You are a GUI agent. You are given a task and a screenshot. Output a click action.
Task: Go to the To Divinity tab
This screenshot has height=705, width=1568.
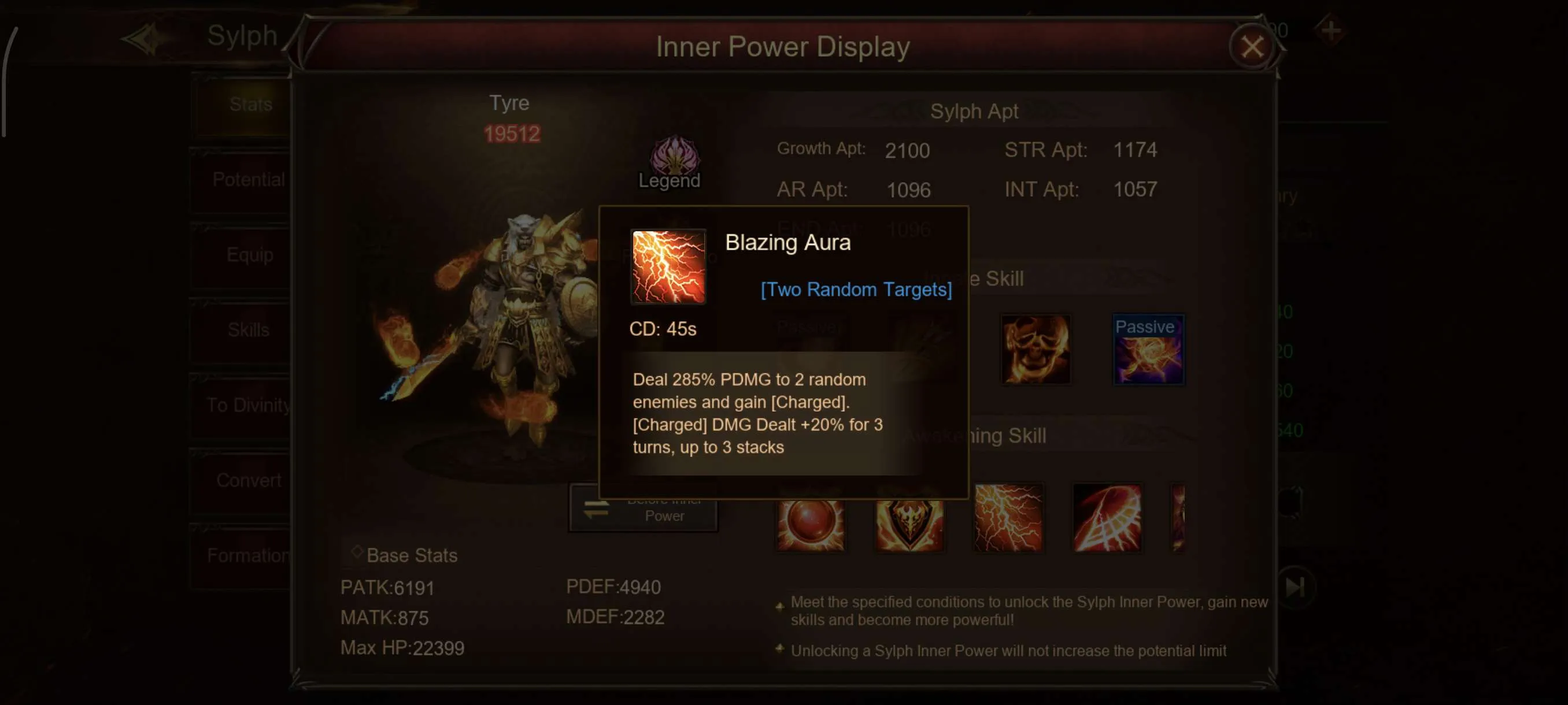click(x=249, y=405)
